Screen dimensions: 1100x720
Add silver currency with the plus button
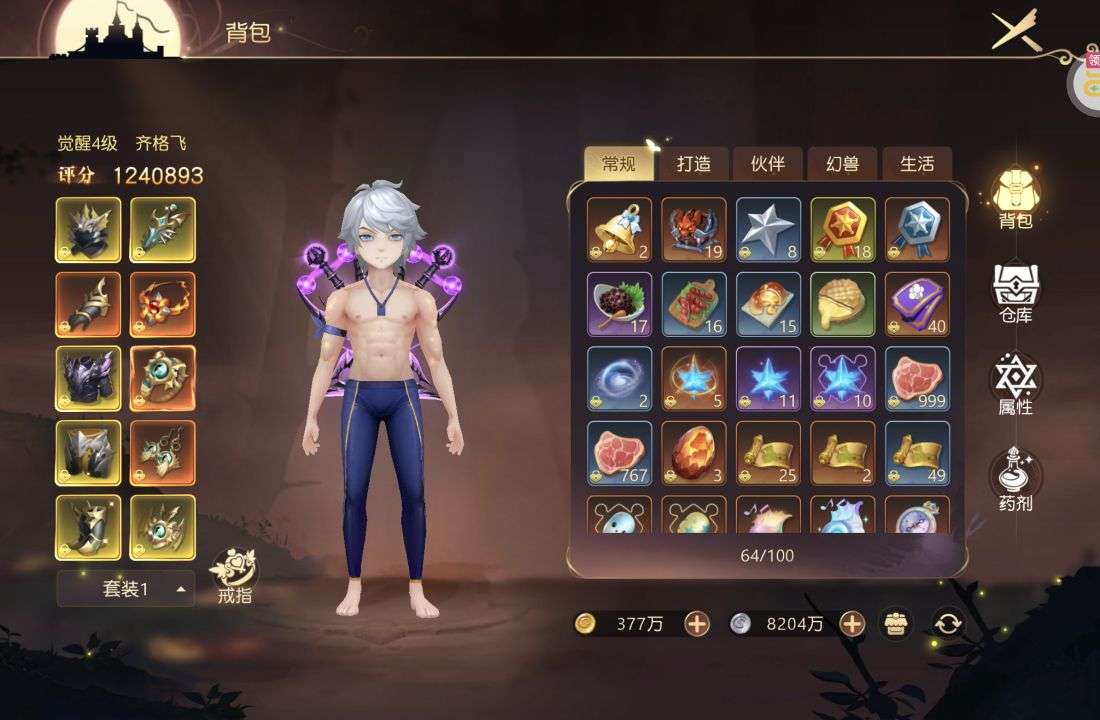point(852,624)
